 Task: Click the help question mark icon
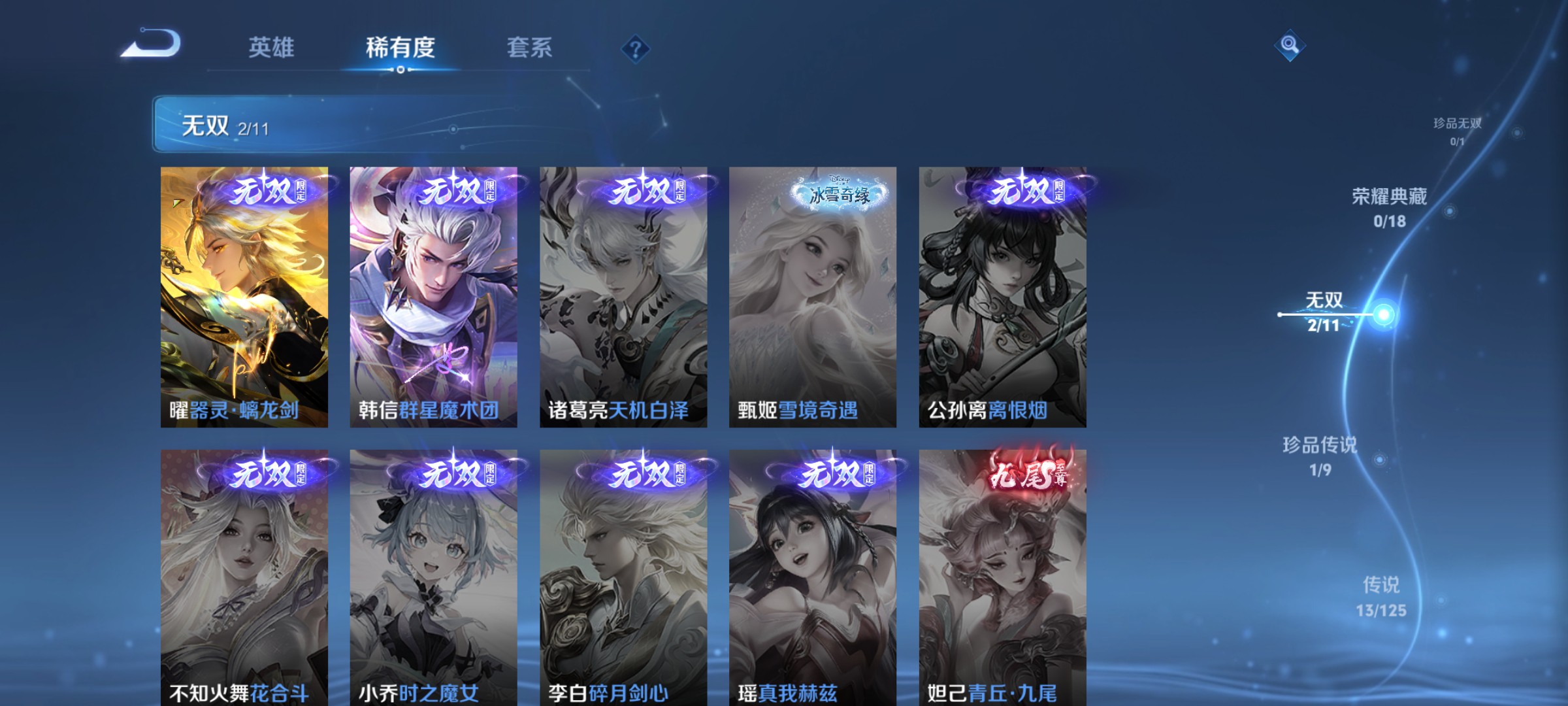[636, 50]
